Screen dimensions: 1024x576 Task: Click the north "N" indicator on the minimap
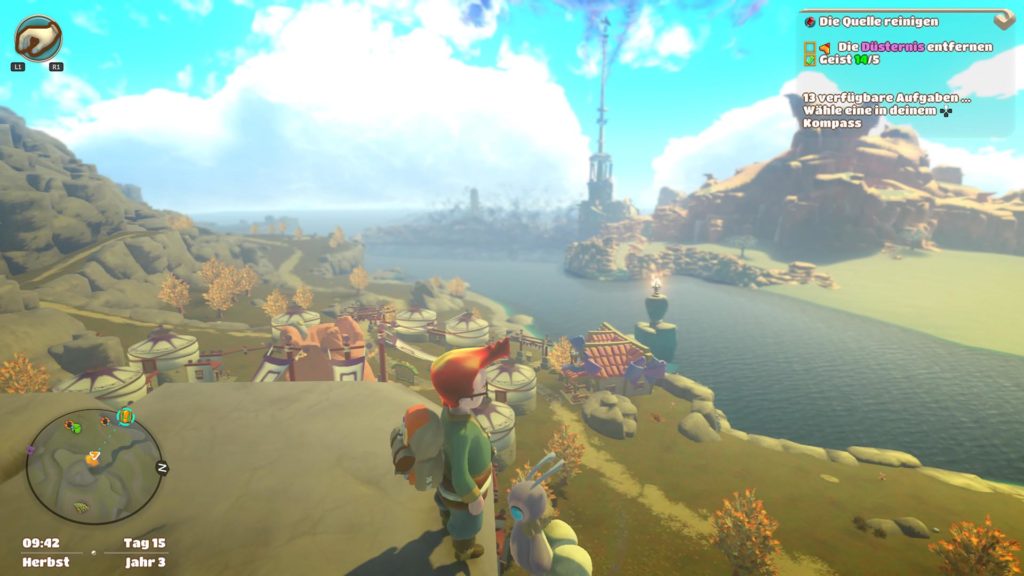click(x=161, y=467)
